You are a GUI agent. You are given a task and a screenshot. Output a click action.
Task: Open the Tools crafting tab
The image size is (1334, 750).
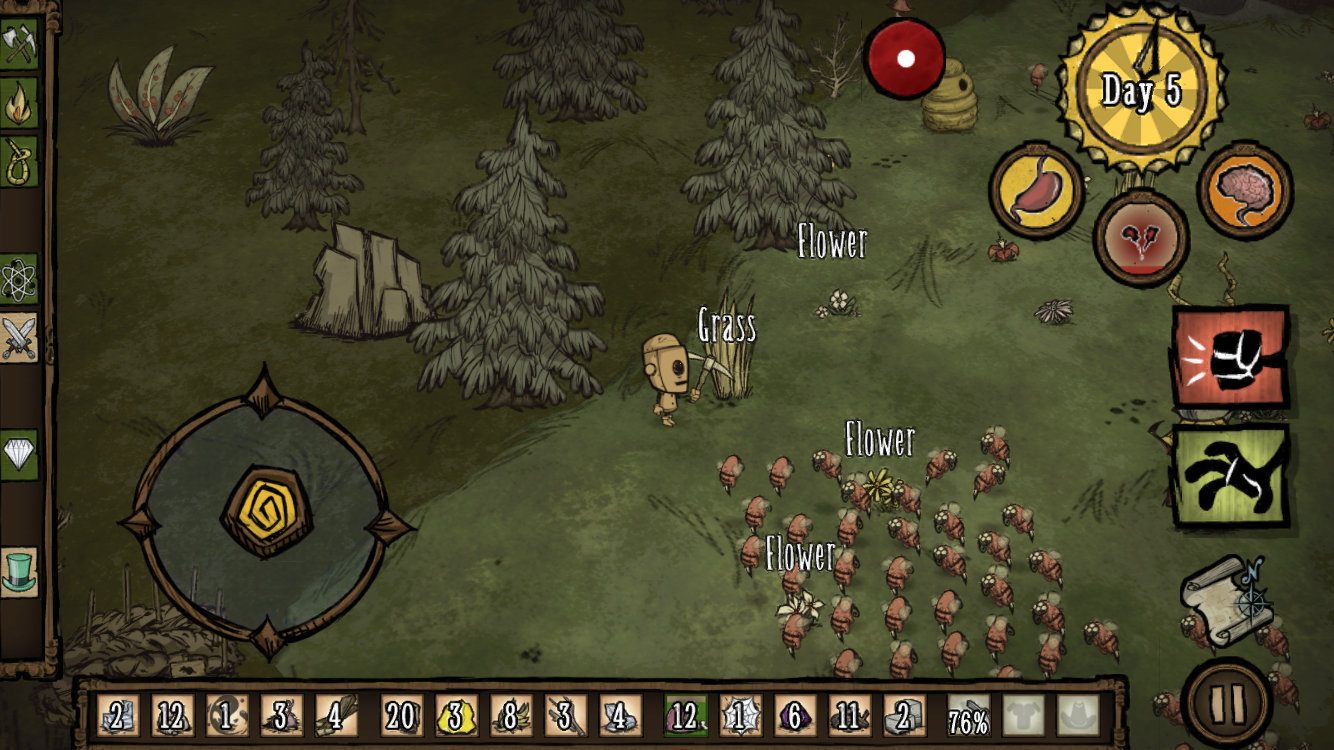pyautogui.click(x=18, y=45)
